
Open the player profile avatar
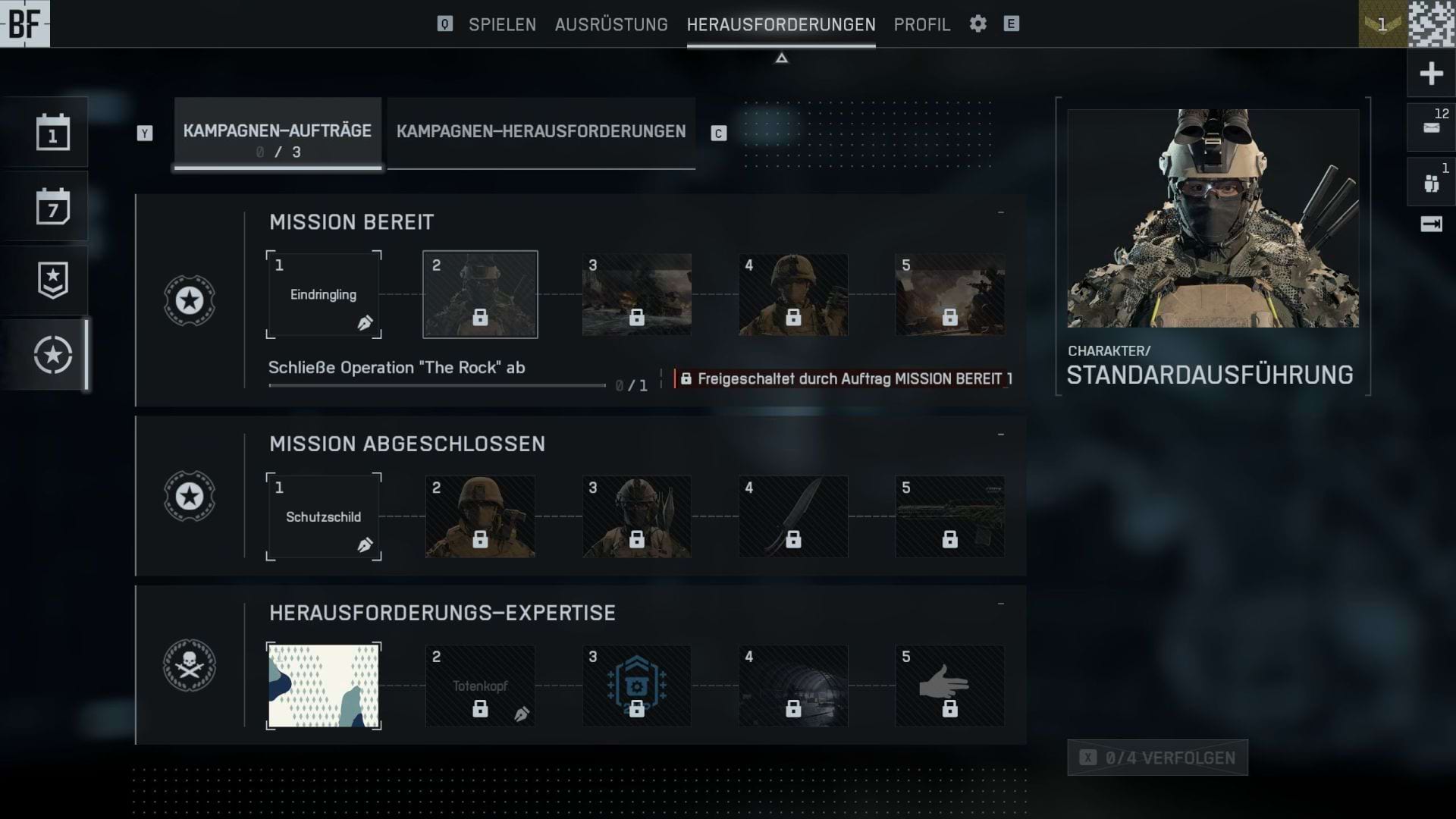coord(1432,24)
